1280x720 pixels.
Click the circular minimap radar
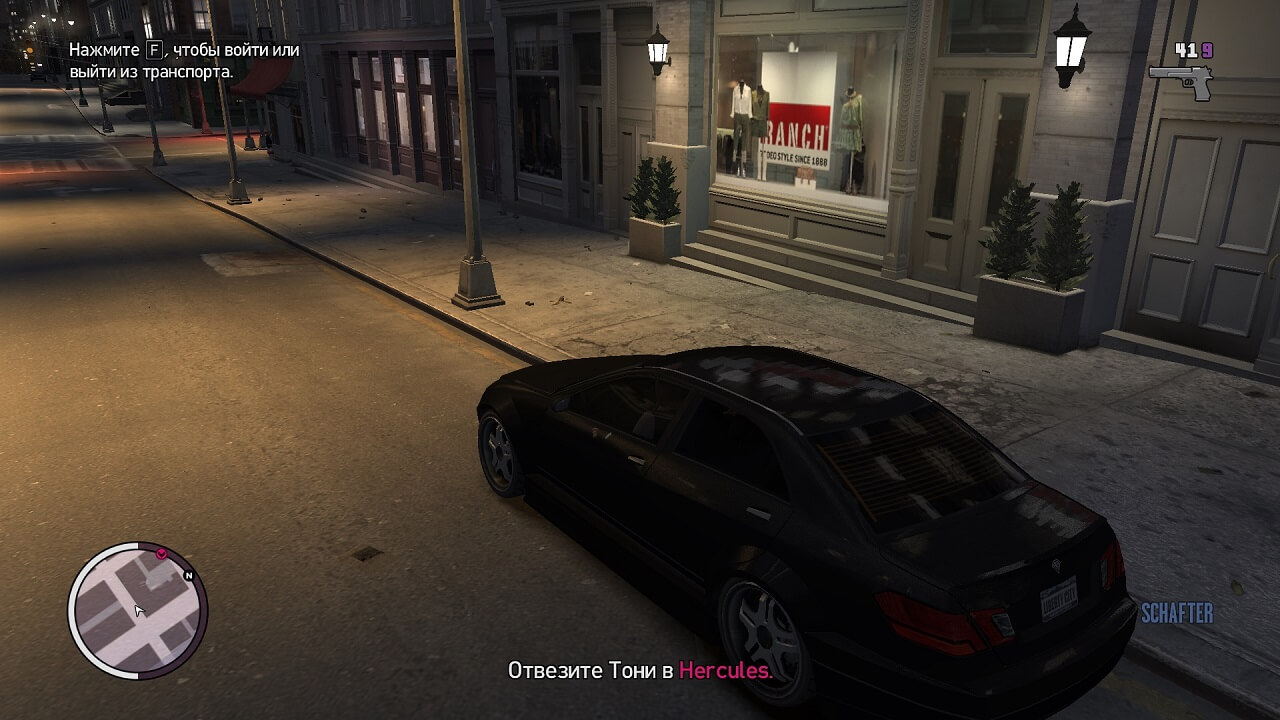[137, 610]
